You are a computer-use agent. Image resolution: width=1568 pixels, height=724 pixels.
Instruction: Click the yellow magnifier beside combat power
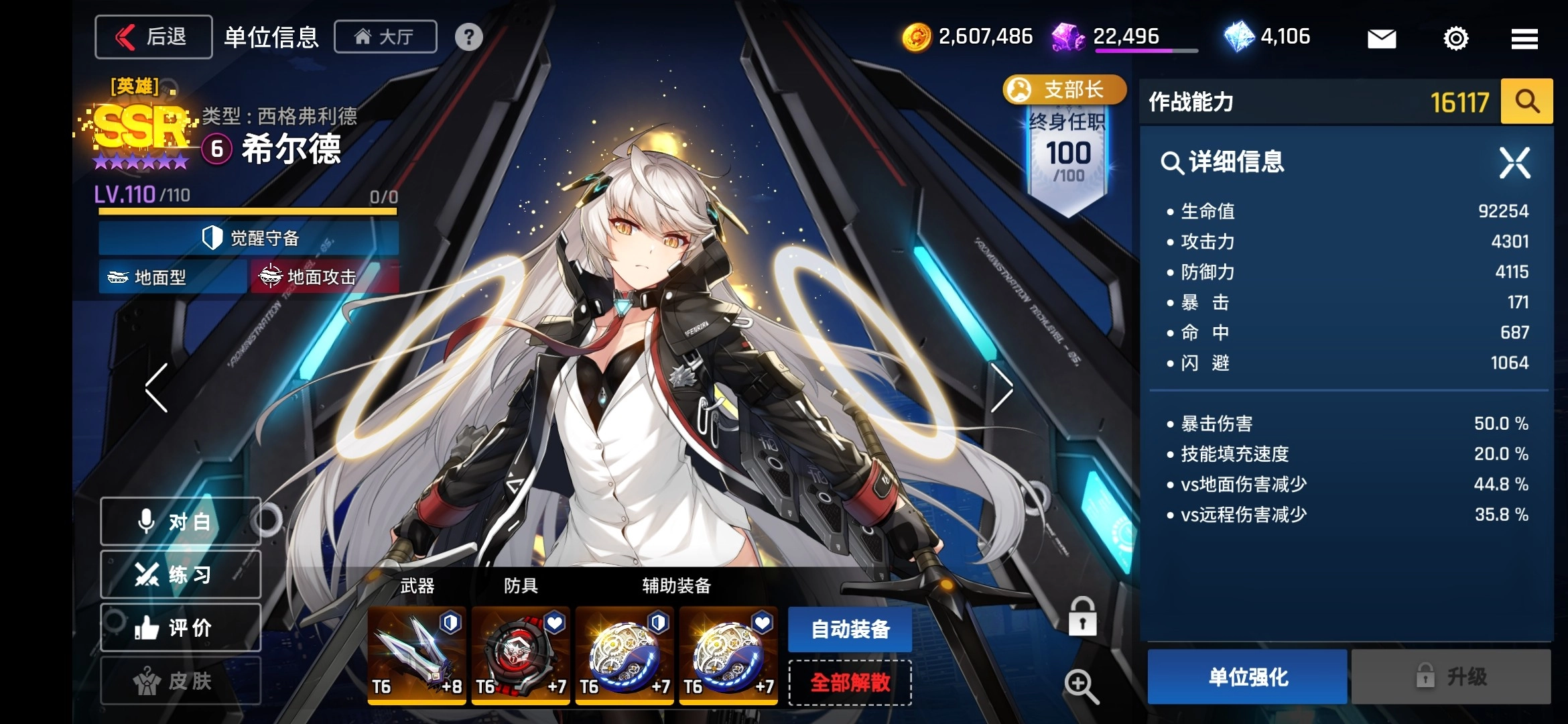click(1526, 102)
